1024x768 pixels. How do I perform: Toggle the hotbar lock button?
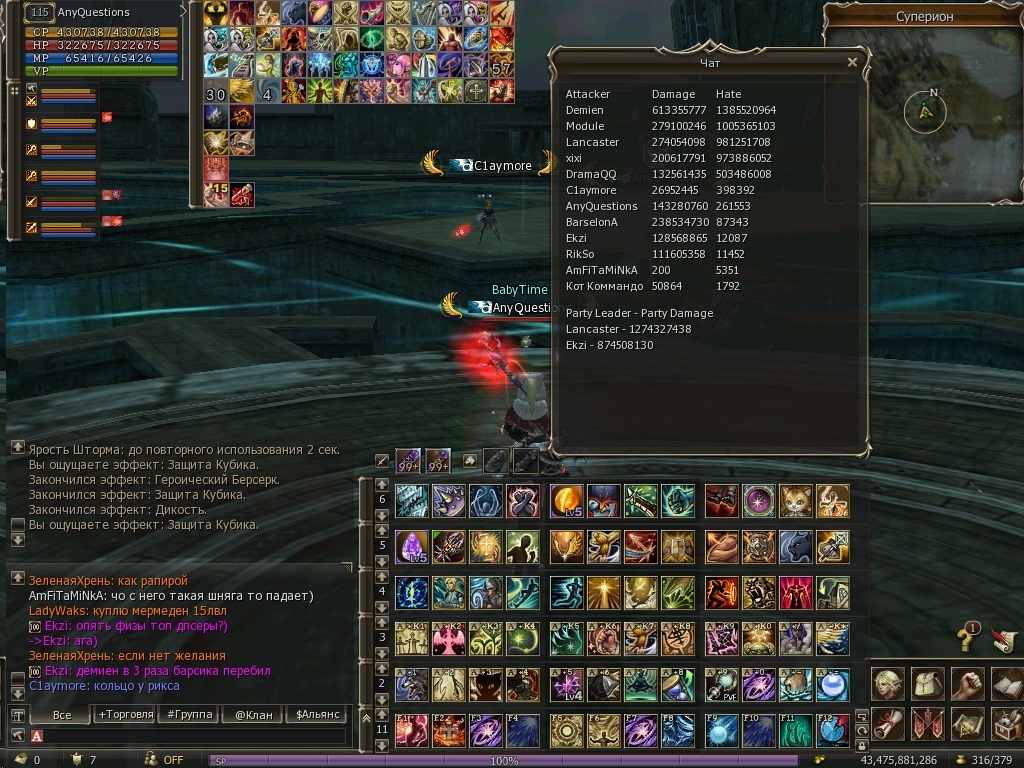[862, 744]
